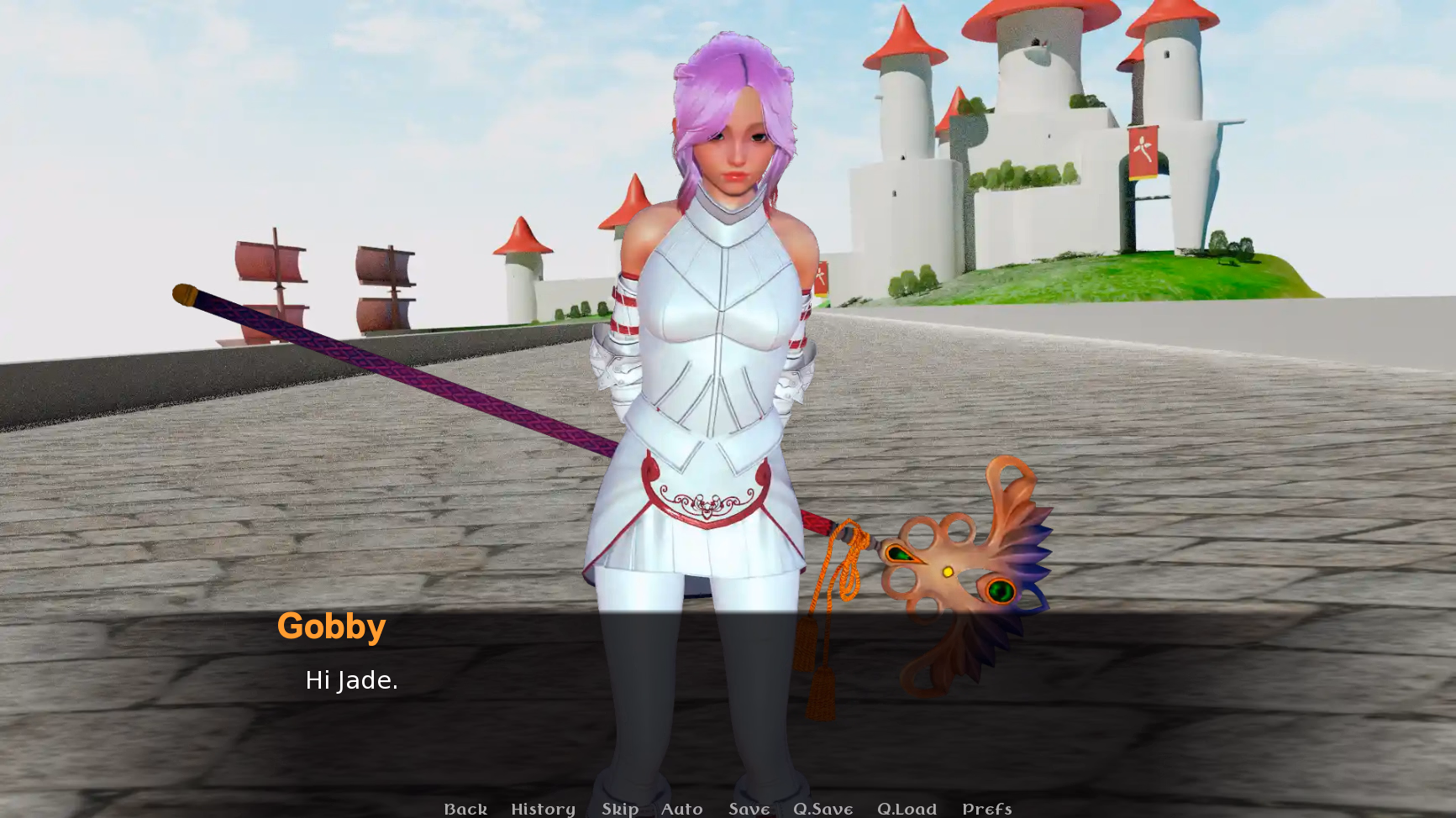
Task: Click the knight's white armored skirt
Action: (x=706, y=529)
